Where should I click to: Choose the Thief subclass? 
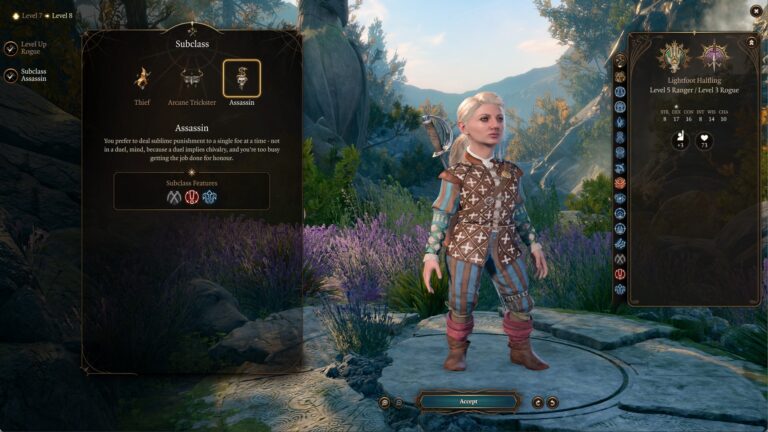[142, 79]
